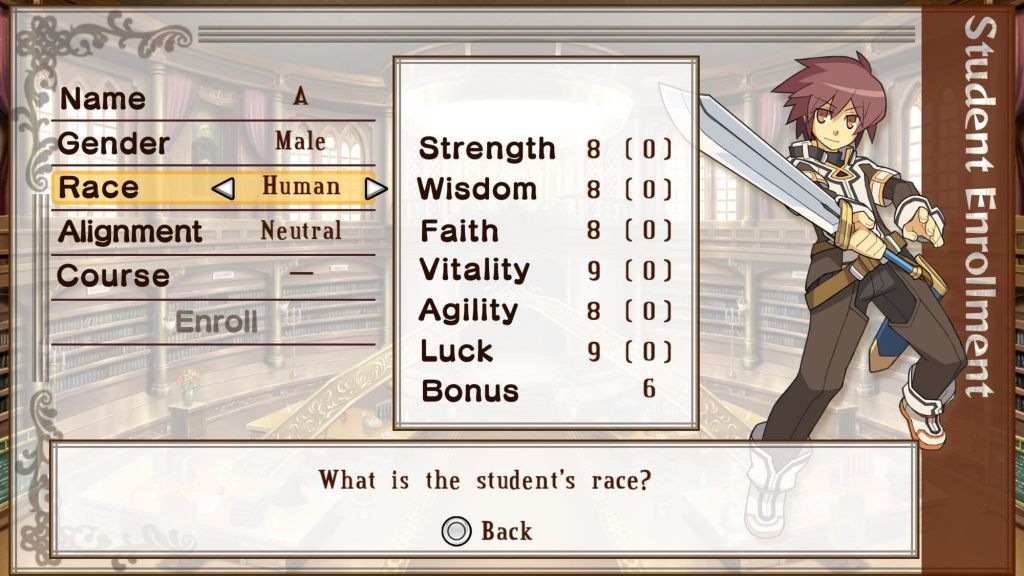
Task: Choose the Gender row
Action: click(213, 142)
